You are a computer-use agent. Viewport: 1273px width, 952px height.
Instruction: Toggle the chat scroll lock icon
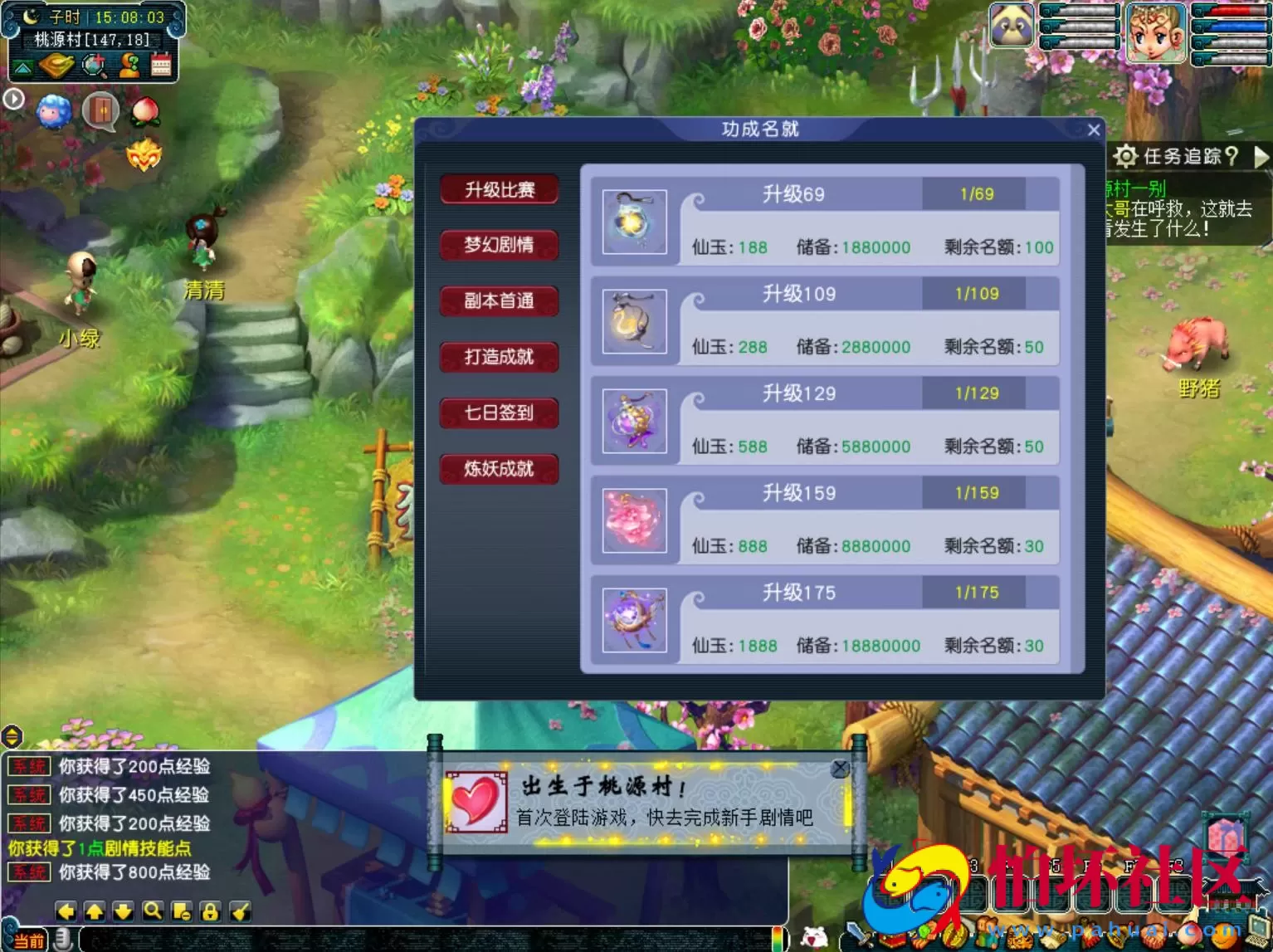click(209, 911)
